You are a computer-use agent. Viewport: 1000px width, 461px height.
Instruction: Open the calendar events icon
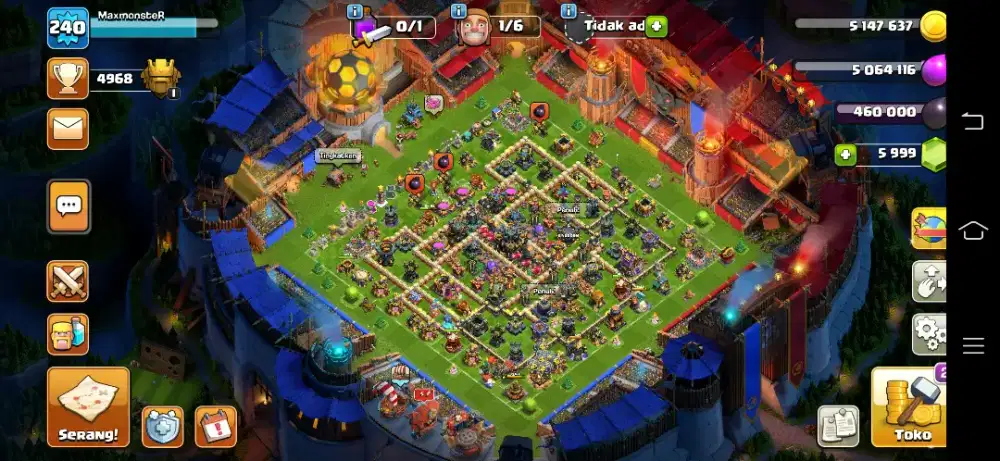tap(215, 426)
